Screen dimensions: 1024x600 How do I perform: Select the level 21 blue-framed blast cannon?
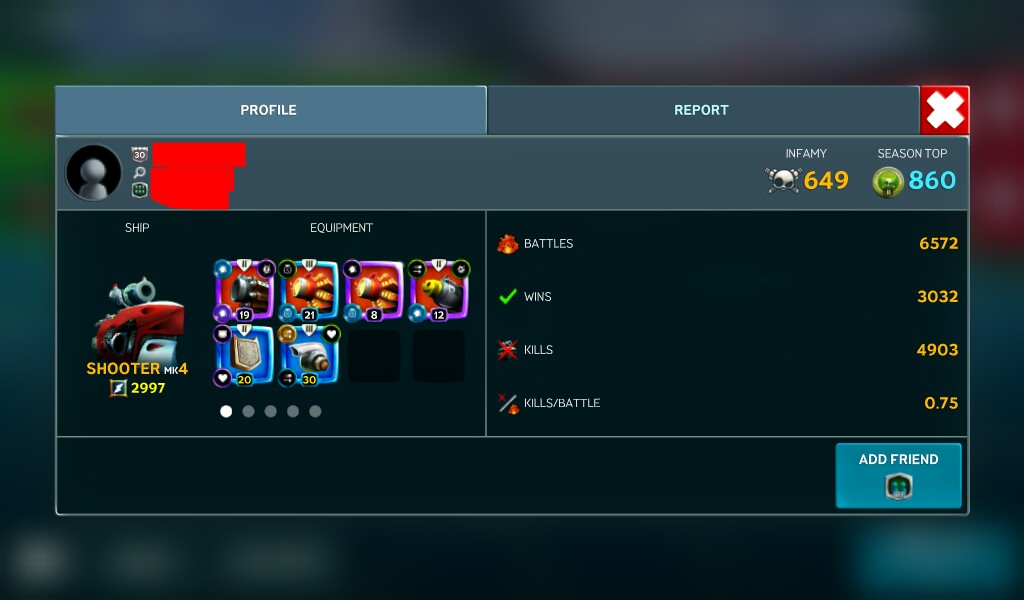click(x=308, y=291)
